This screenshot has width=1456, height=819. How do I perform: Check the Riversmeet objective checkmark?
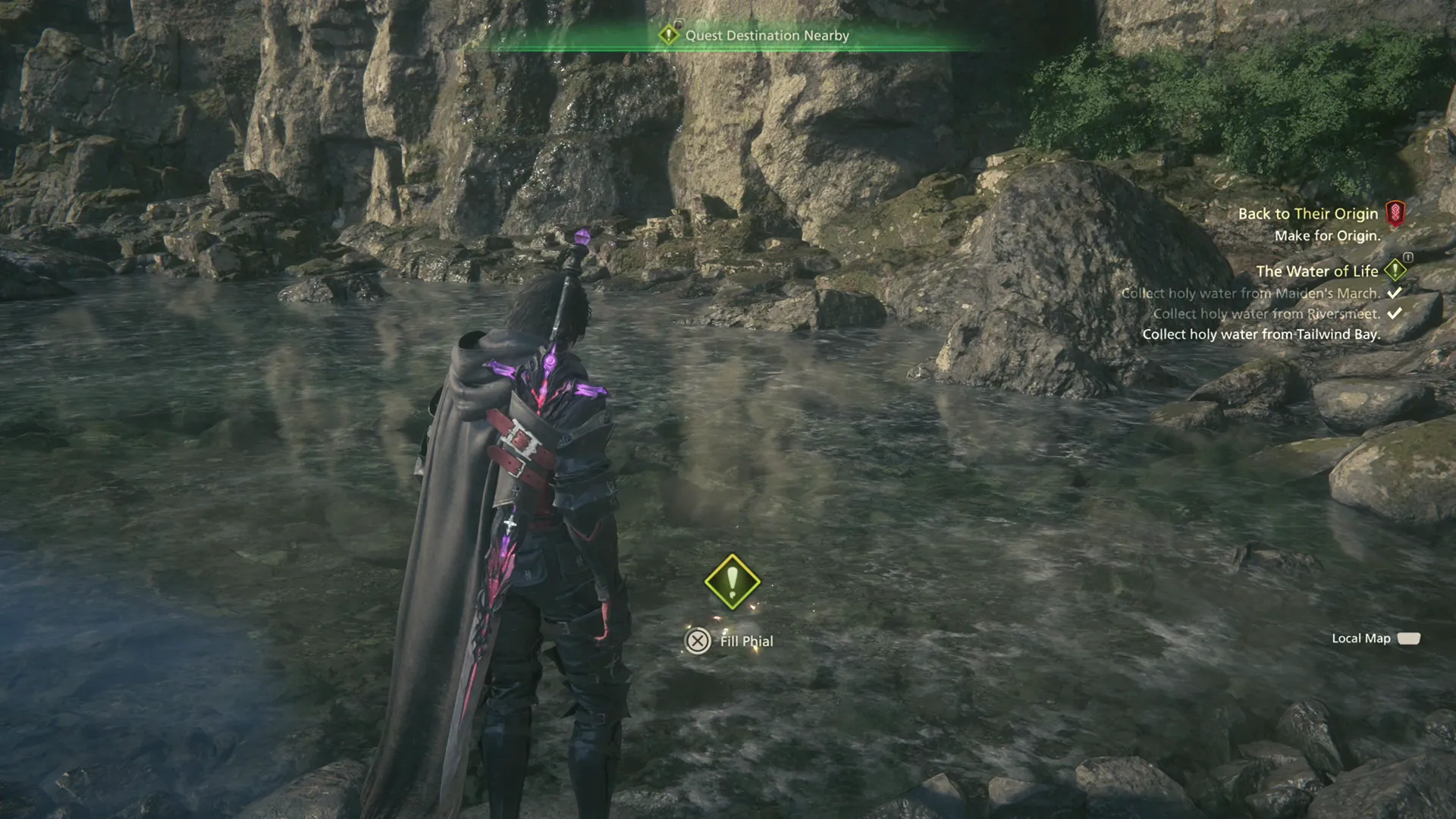coord(1395,312)
